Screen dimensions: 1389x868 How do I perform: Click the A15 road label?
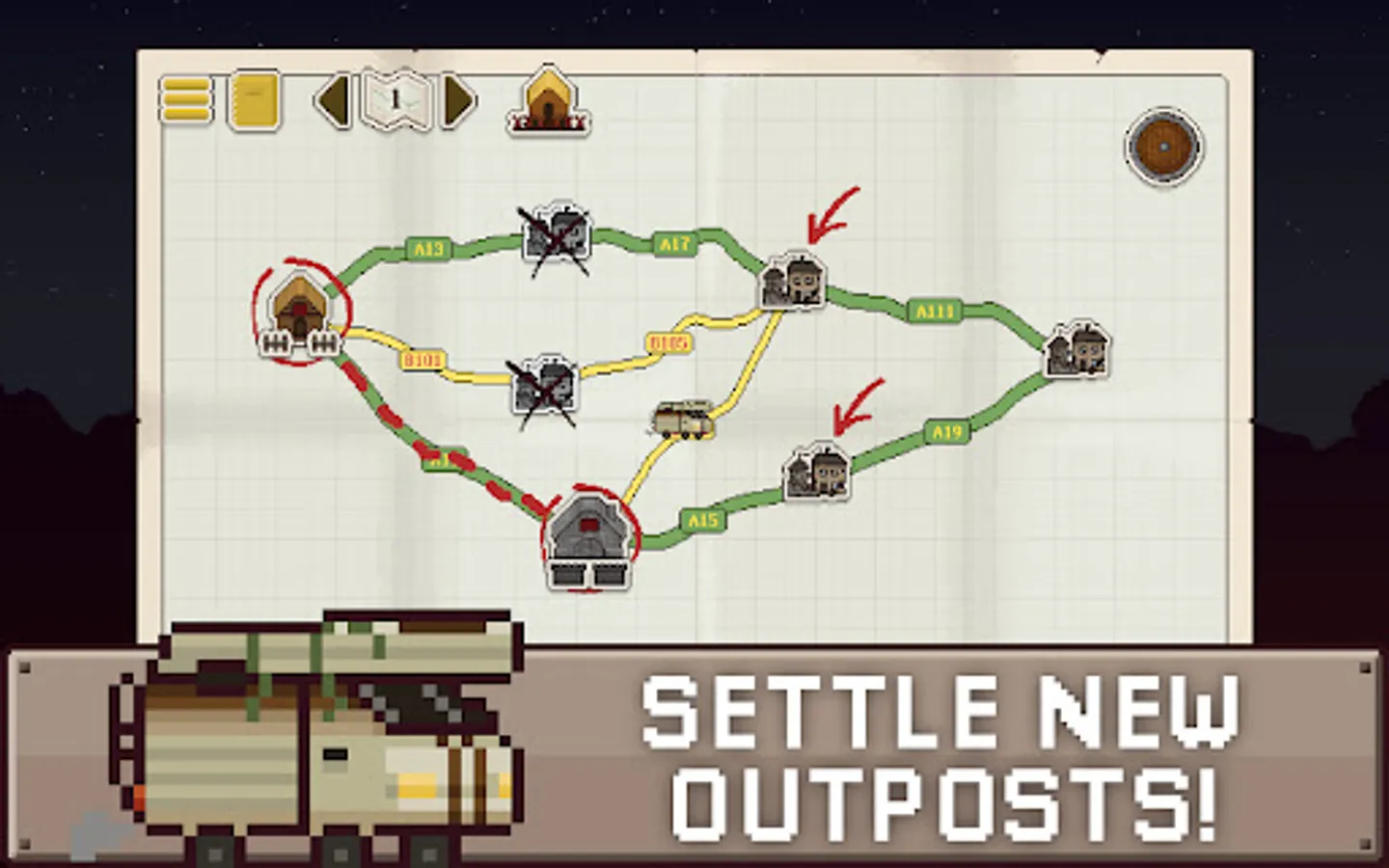tap(703, 518)
